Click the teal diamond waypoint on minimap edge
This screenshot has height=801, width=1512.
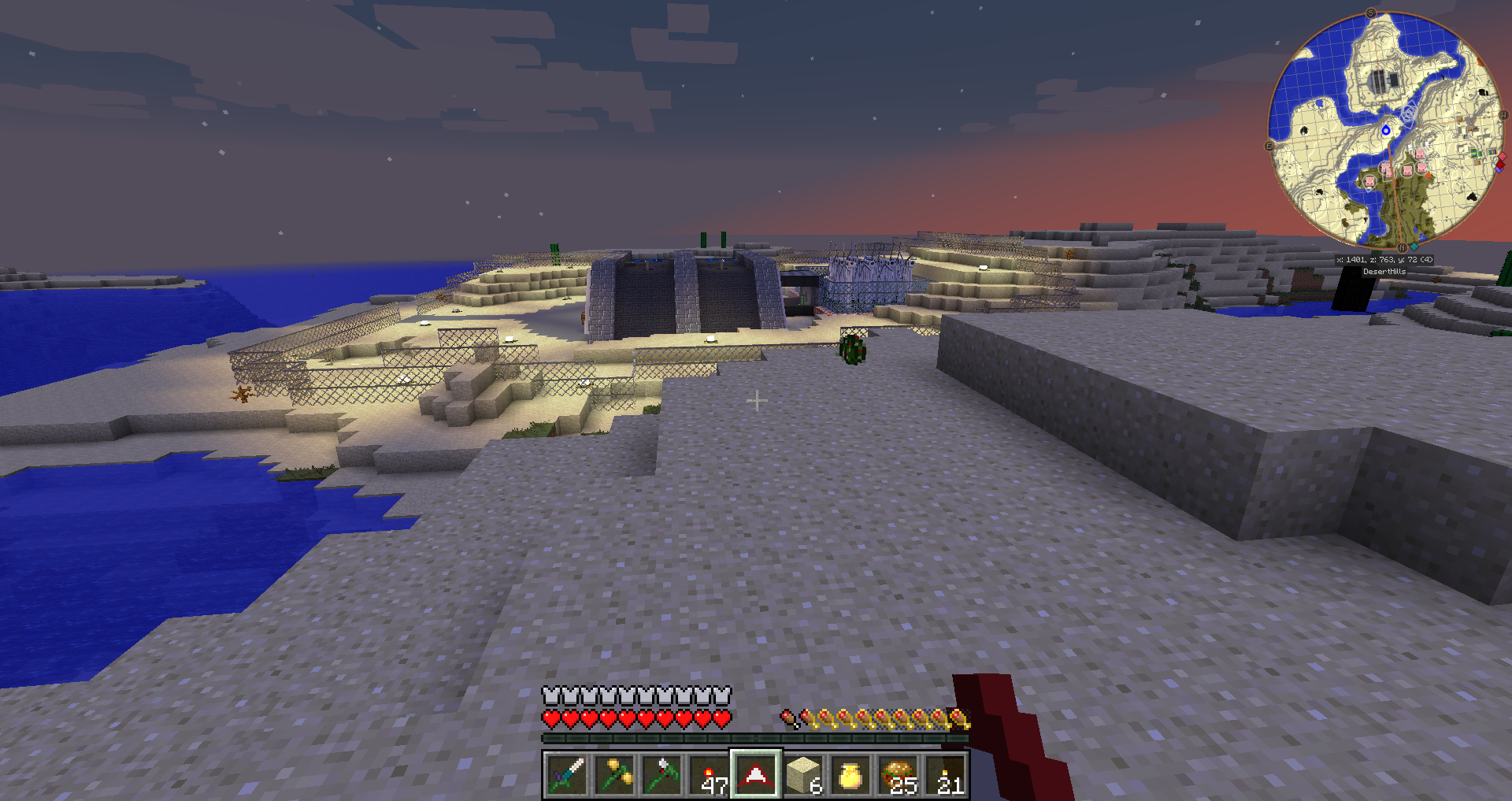click(1414, 247)
